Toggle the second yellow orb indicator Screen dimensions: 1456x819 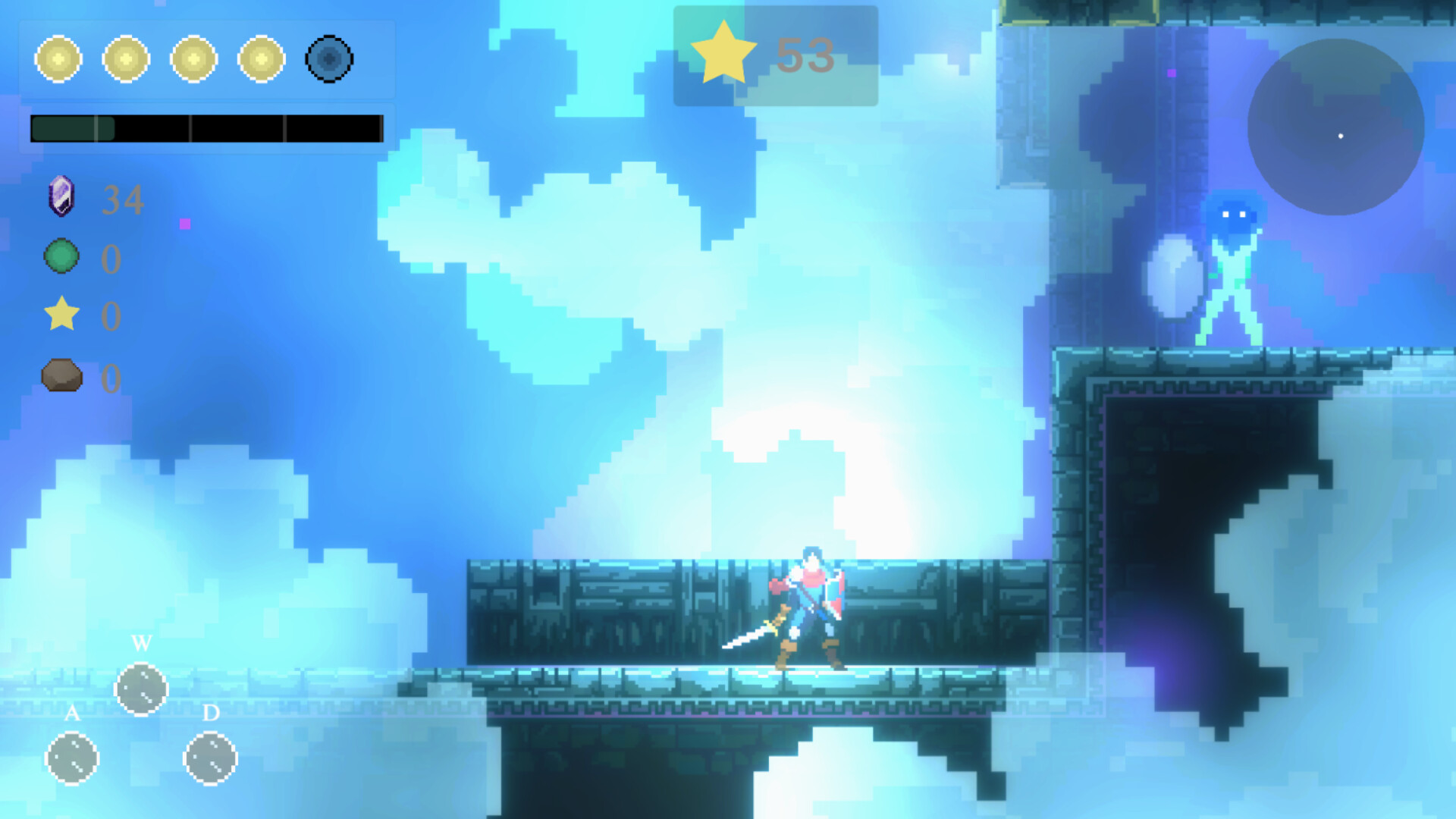click(127, 59)
